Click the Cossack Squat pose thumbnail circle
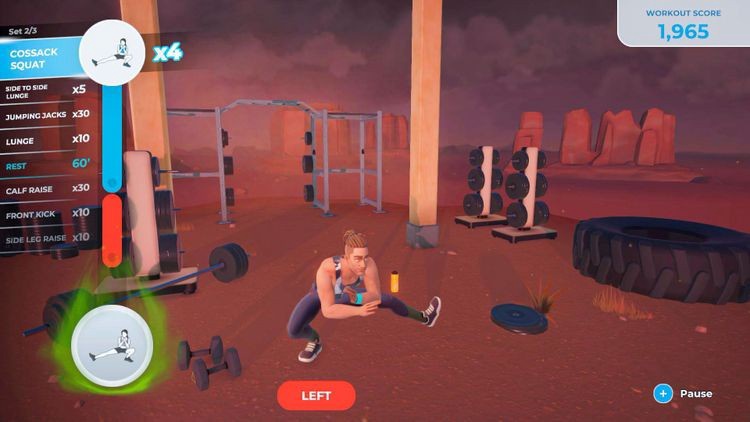 pos(113,50)
